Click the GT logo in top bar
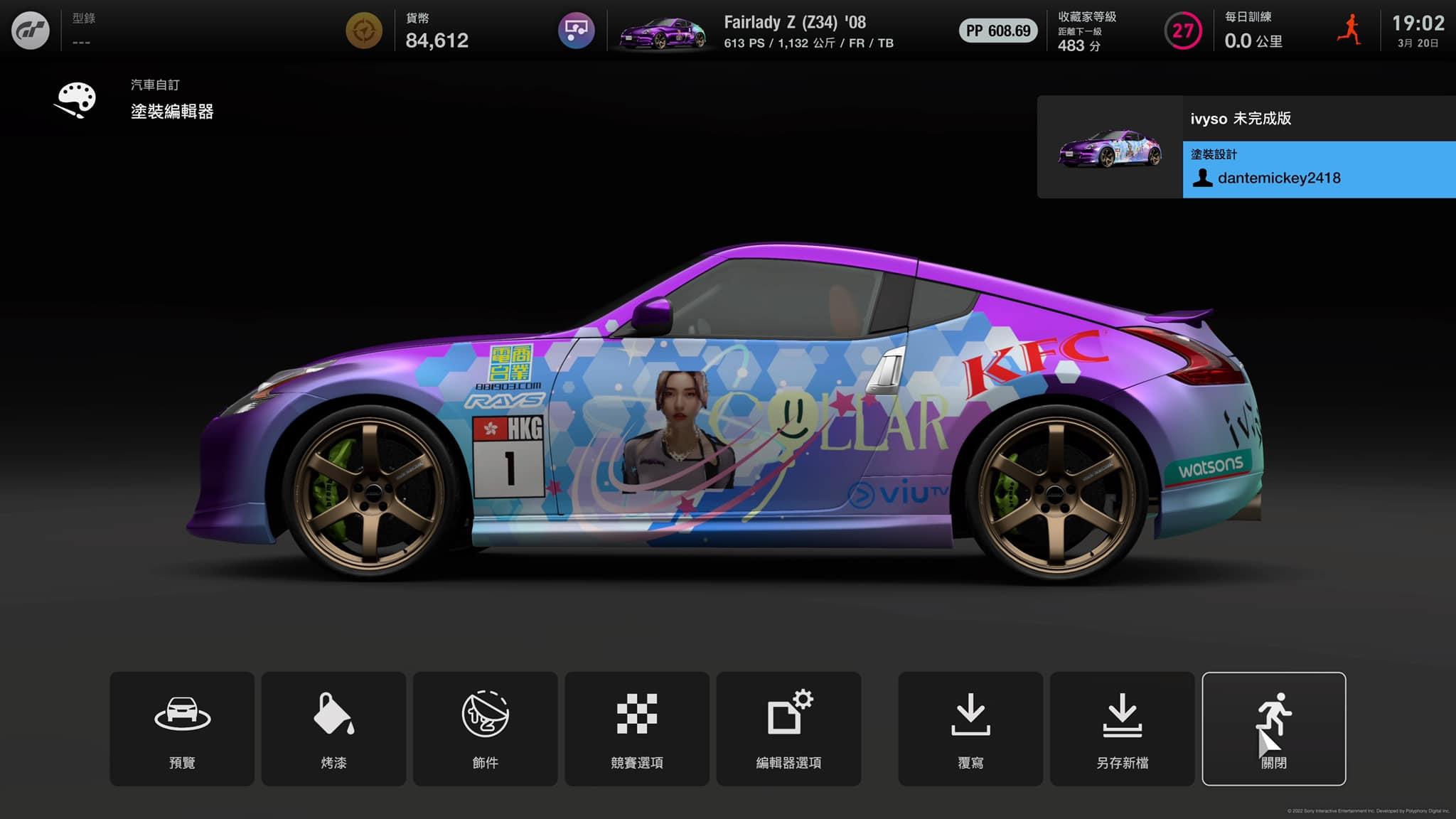This screenshot has width=1456, height=819. pos(31,31)
